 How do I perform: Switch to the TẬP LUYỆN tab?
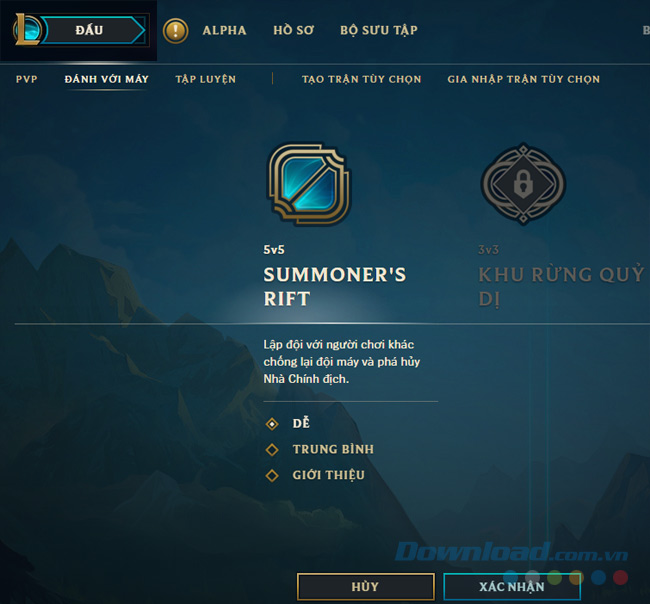(x=205, y=79)
